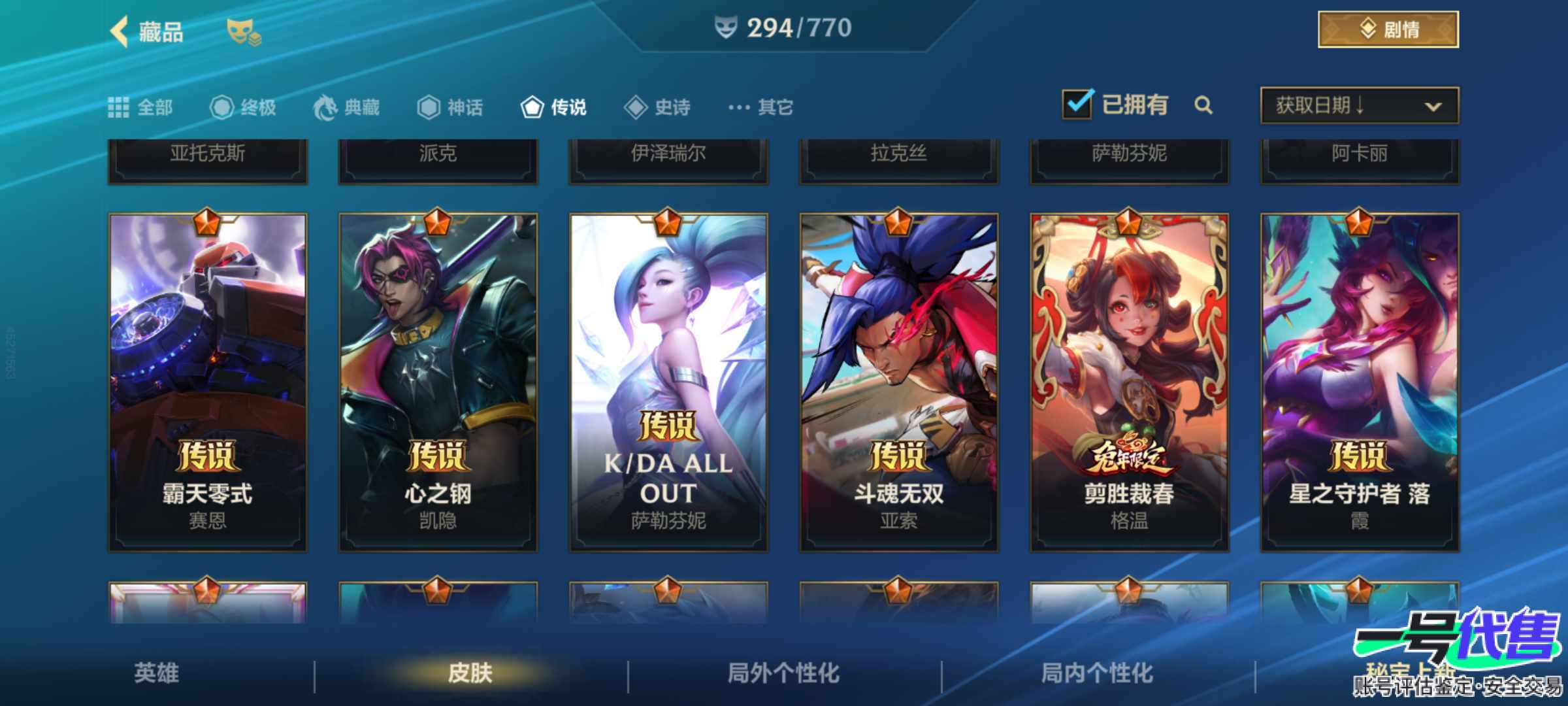Expand the 萨勒芬妮 champion header bar

click(1129, 155)
